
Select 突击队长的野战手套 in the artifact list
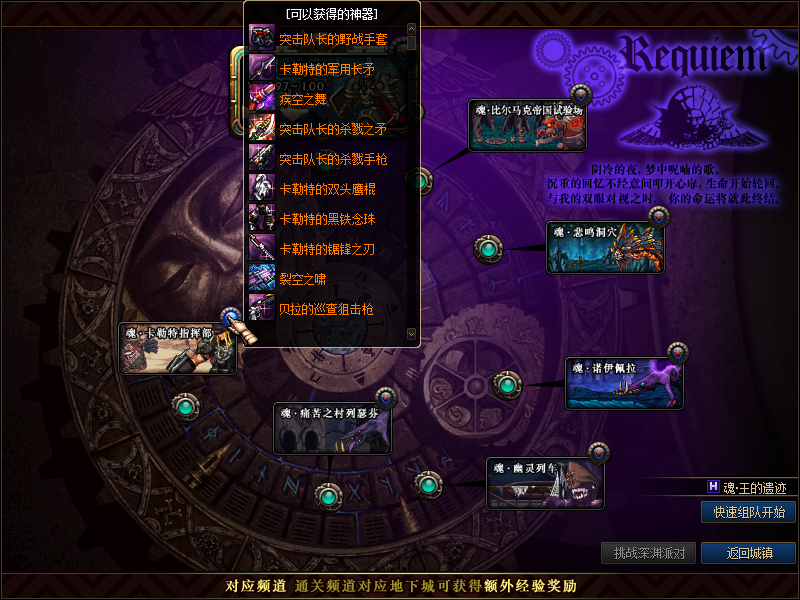point(332,39)
